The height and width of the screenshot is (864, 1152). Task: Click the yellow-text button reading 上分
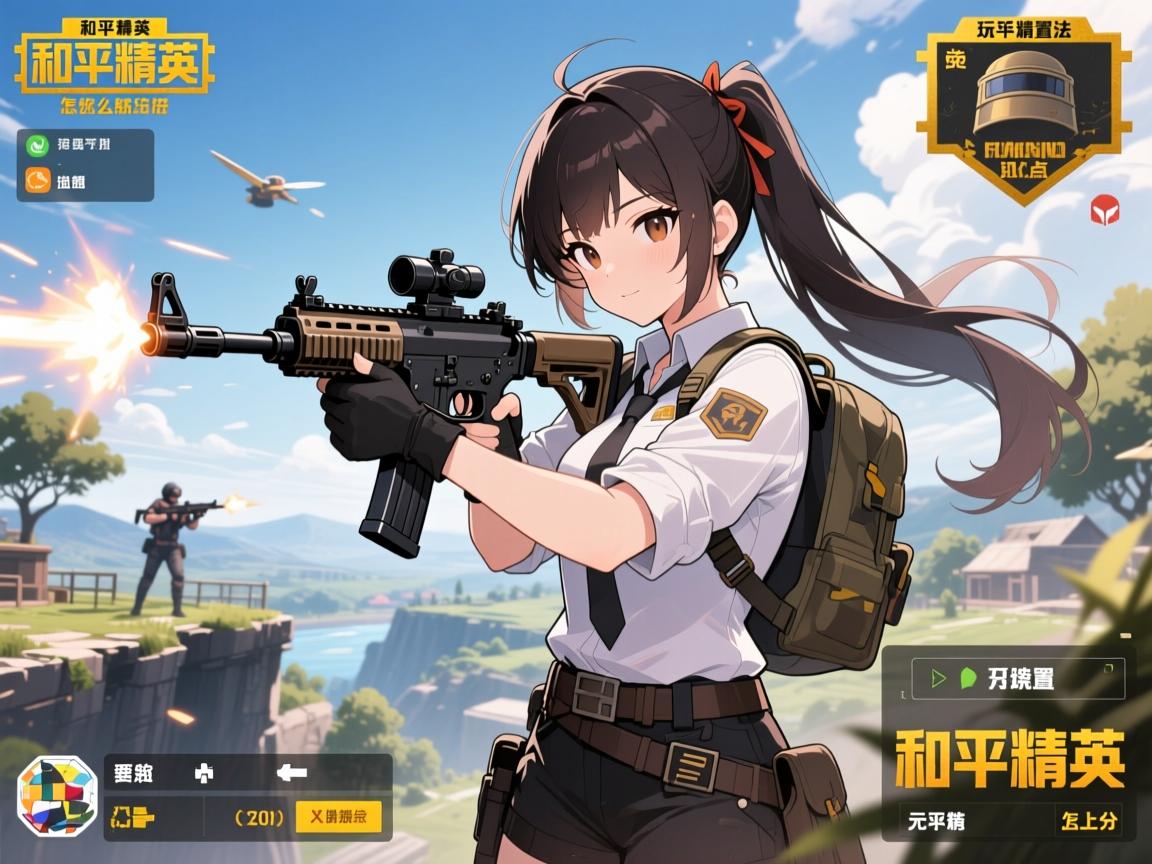[x=1086, y=822]
